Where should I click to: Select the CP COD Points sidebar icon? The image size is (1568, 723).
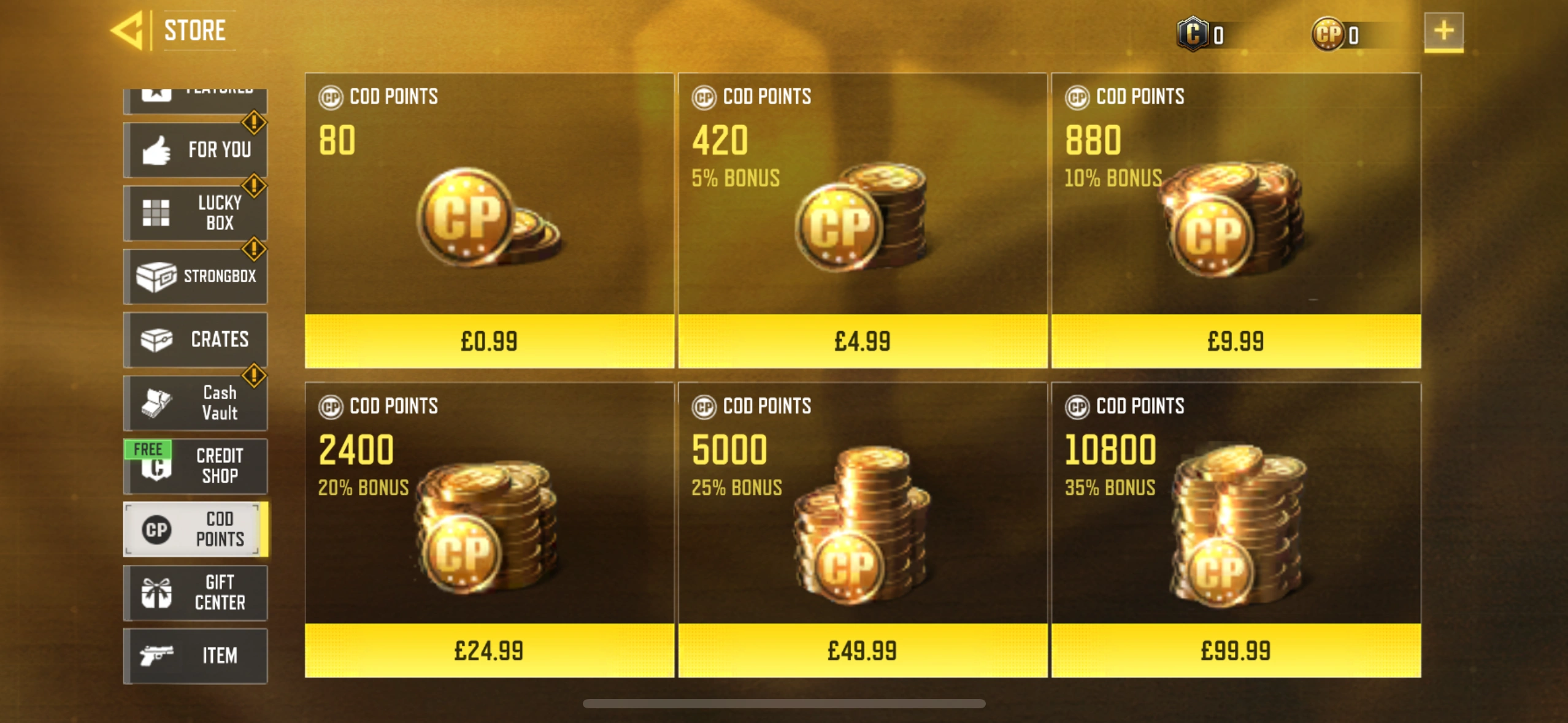pos(157,529)
